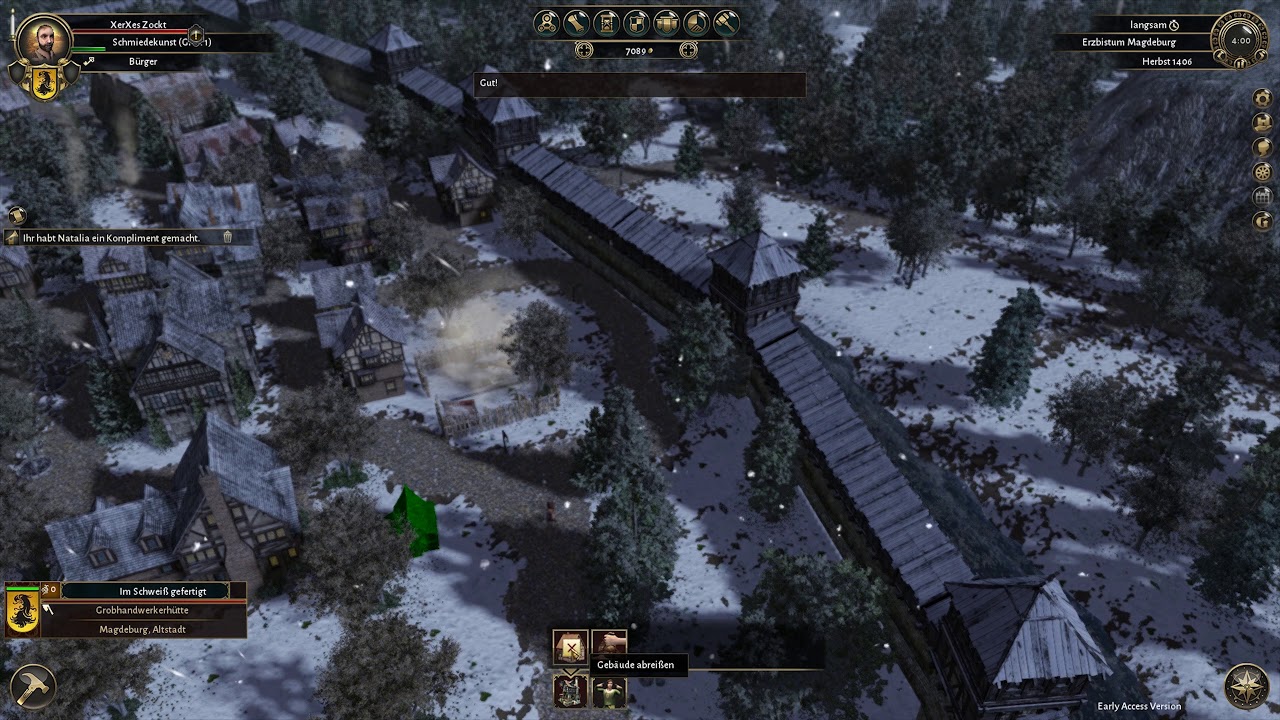Image resolution: width=1280 pixels, height=720 pixels.
Task: Click the gavel icon in top bar
Action: pos(725,22)
